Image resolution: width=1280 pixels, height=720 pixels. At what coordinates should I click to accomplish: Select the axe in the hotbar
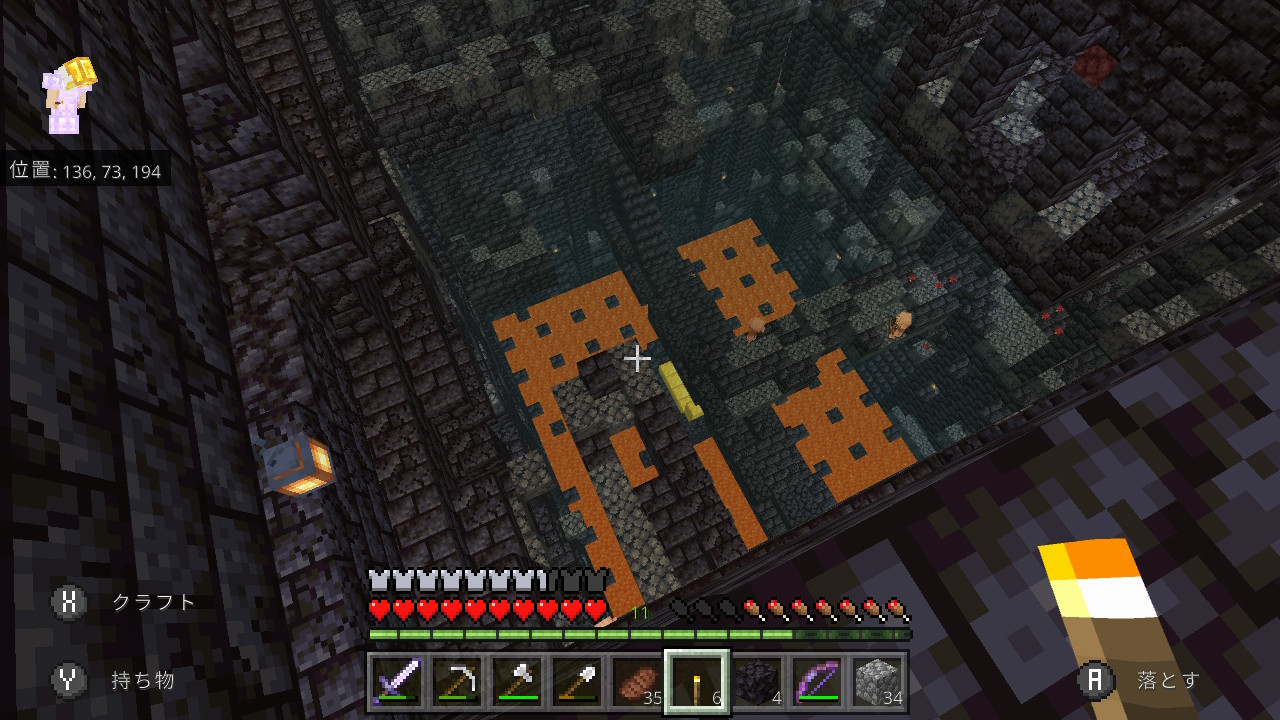(517, 681)
